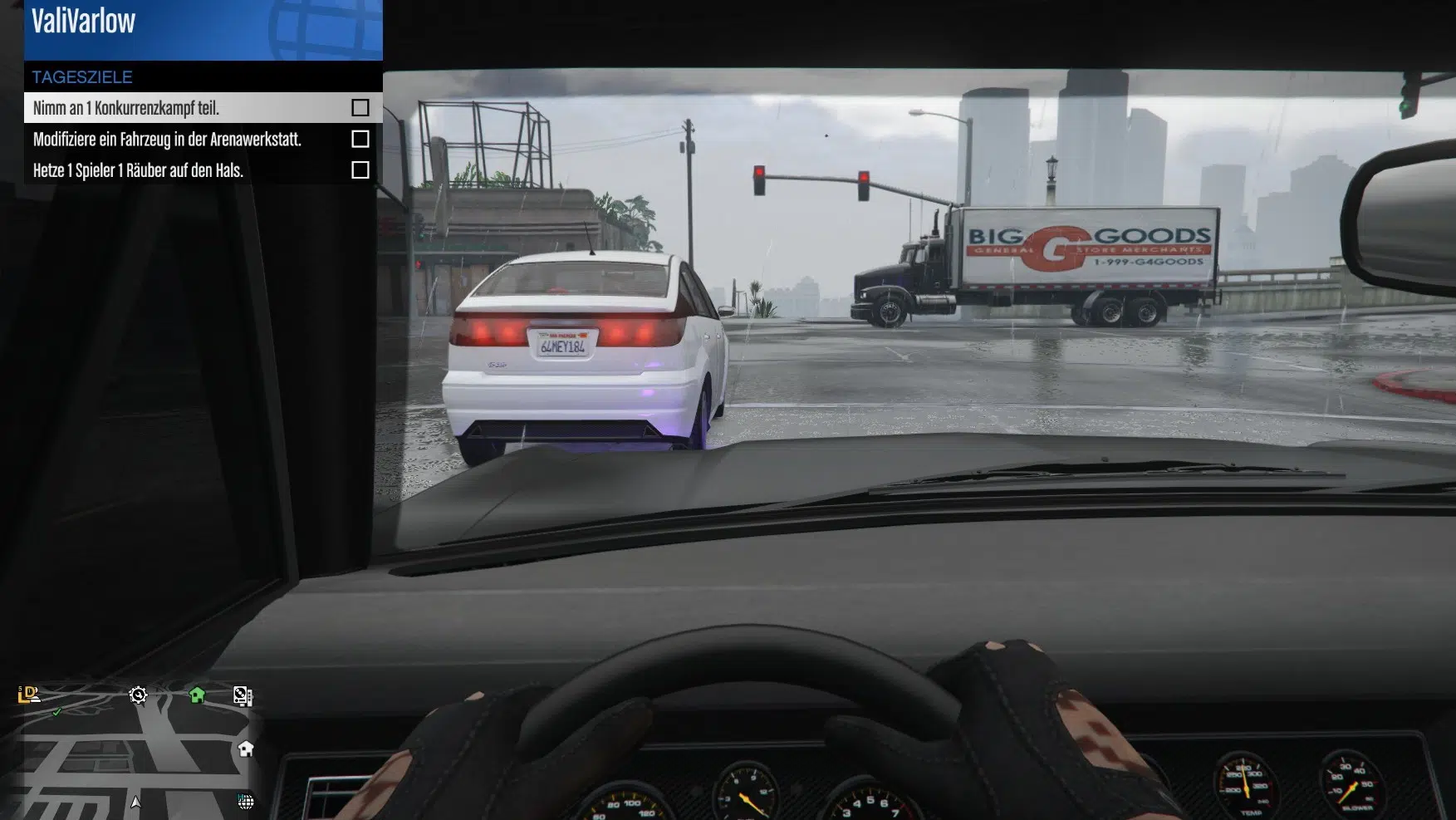Click the gear workshop blip on the minimap
Image resolution: width=1456 pixels, height=820 pixels.
(139, 695)
